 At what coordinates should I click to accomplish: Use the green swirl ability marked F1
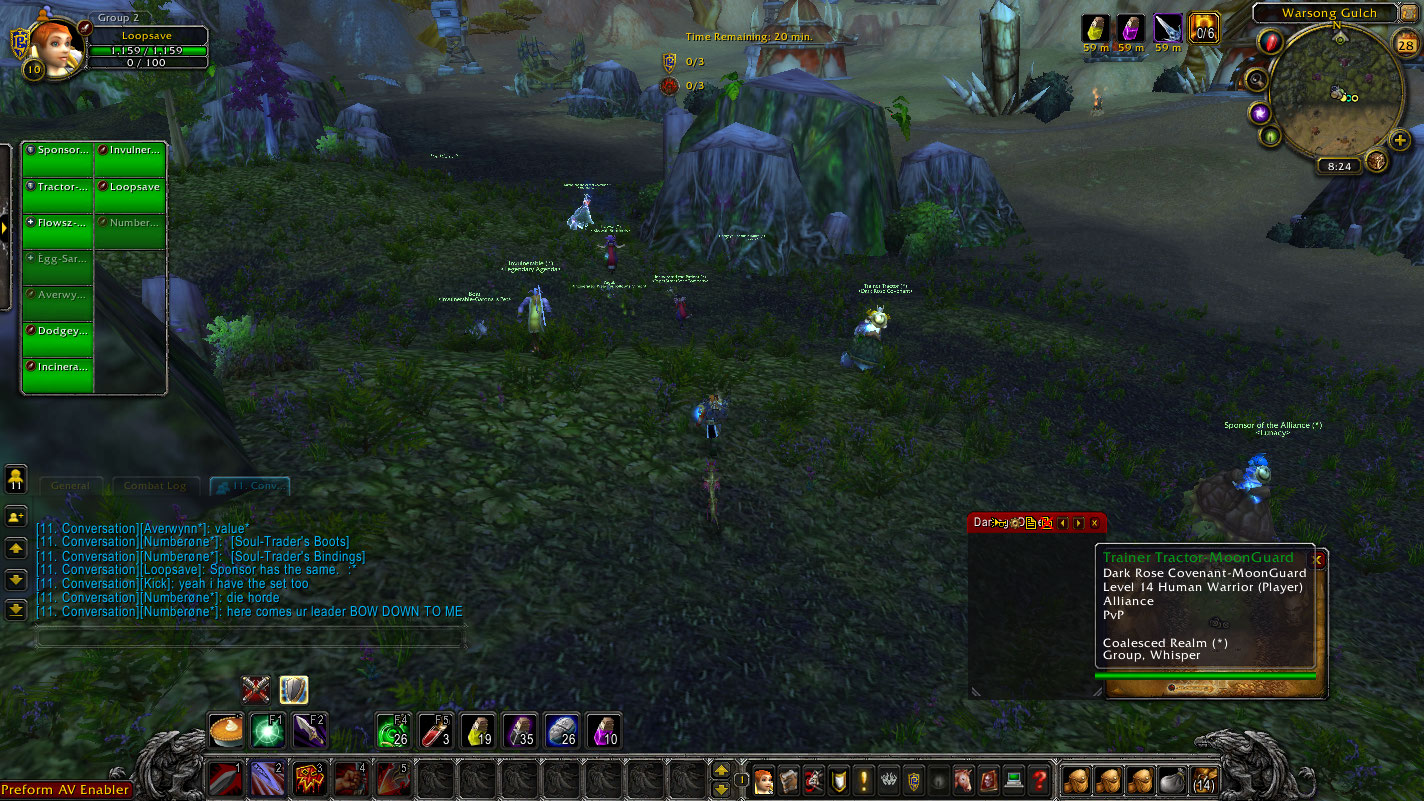pyautogui.click(x=266, y=730)
